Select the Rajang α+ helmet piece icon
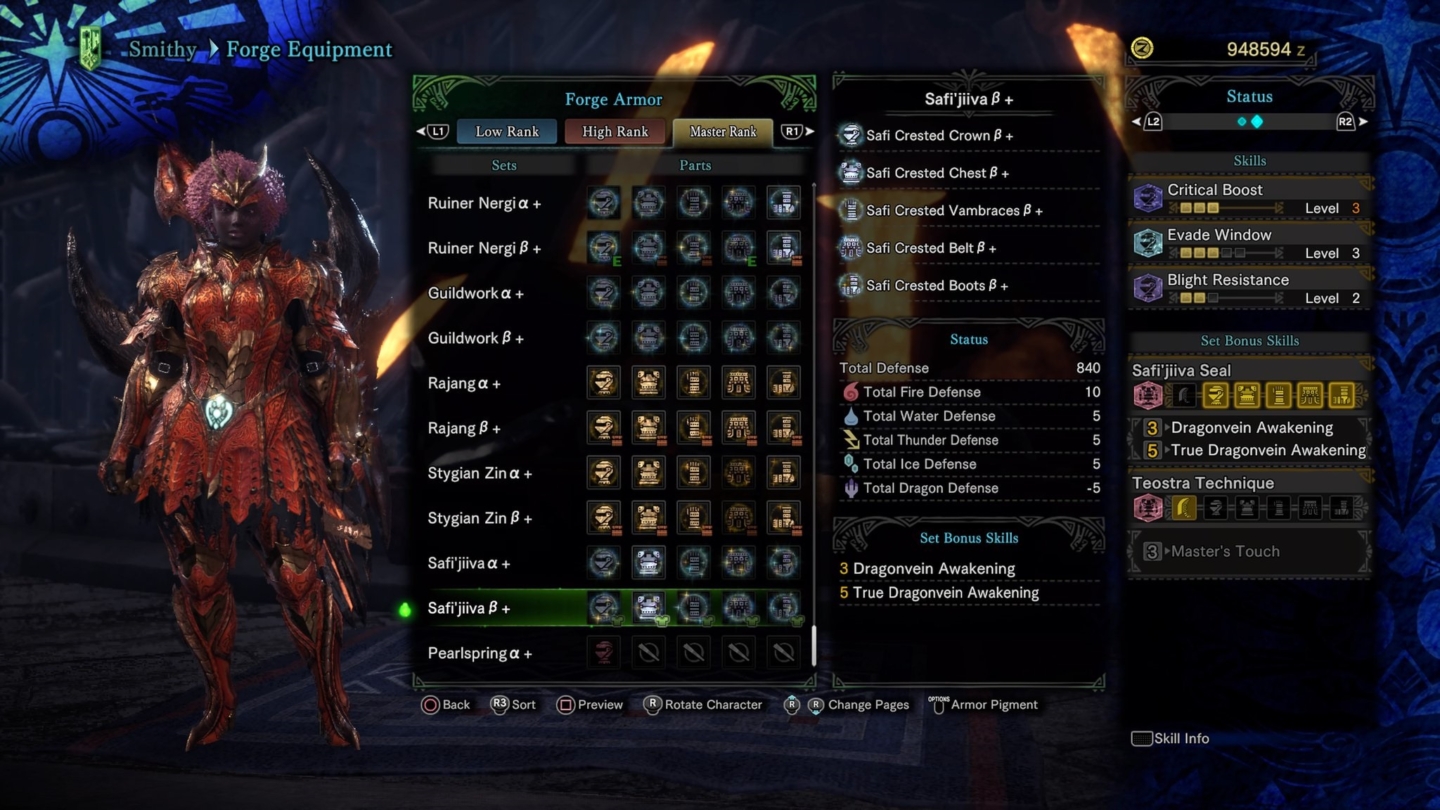This screenshot has width=1440, height=810. coord(603,382)
